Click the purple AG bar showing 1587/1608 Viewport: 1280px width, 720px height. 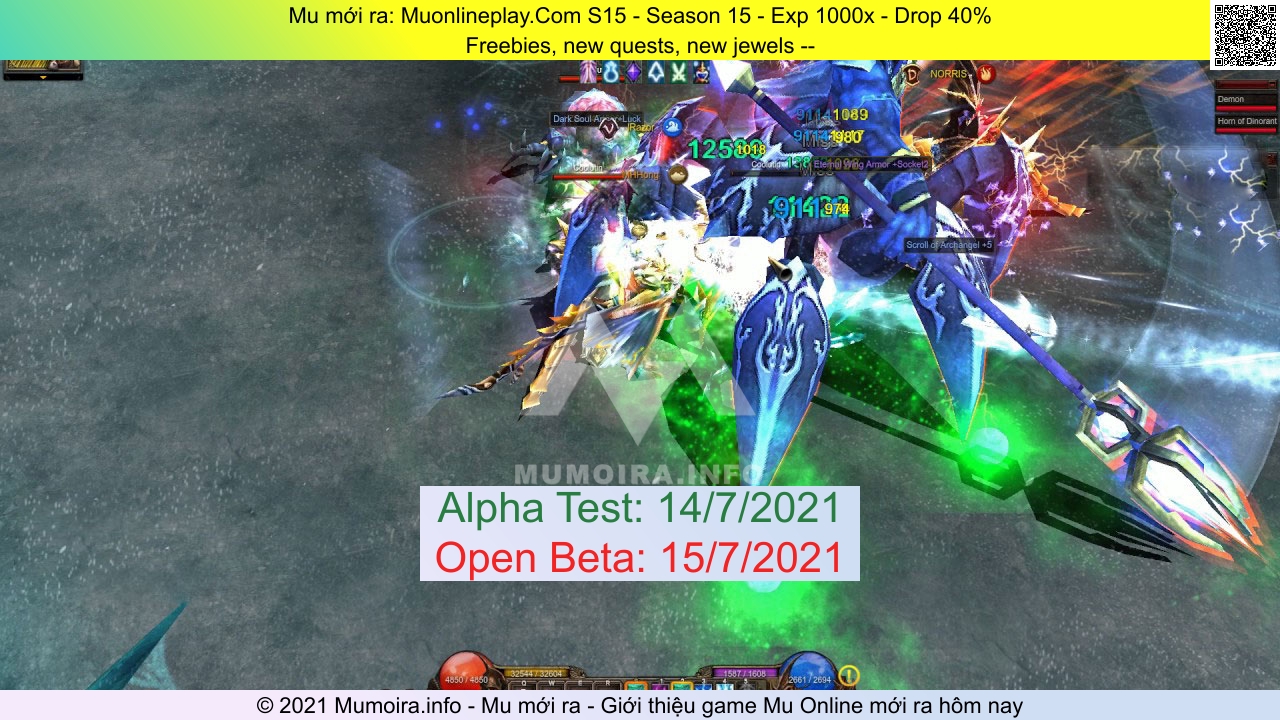pyautogui.click(x=744, y=673)
